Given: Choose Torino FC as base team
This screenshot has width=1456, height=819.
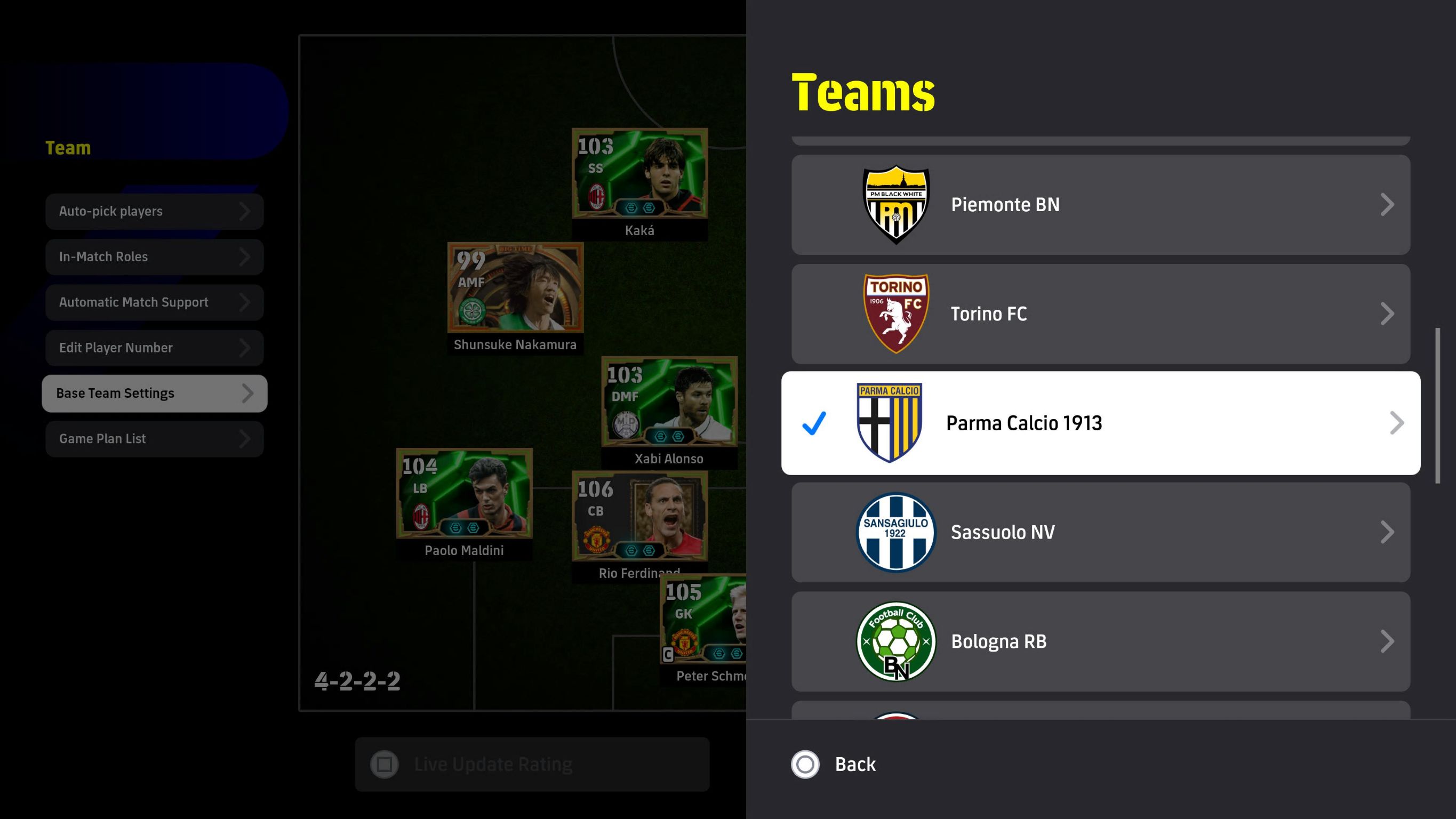Looking at the screenshot, I should pos(1100,314).
